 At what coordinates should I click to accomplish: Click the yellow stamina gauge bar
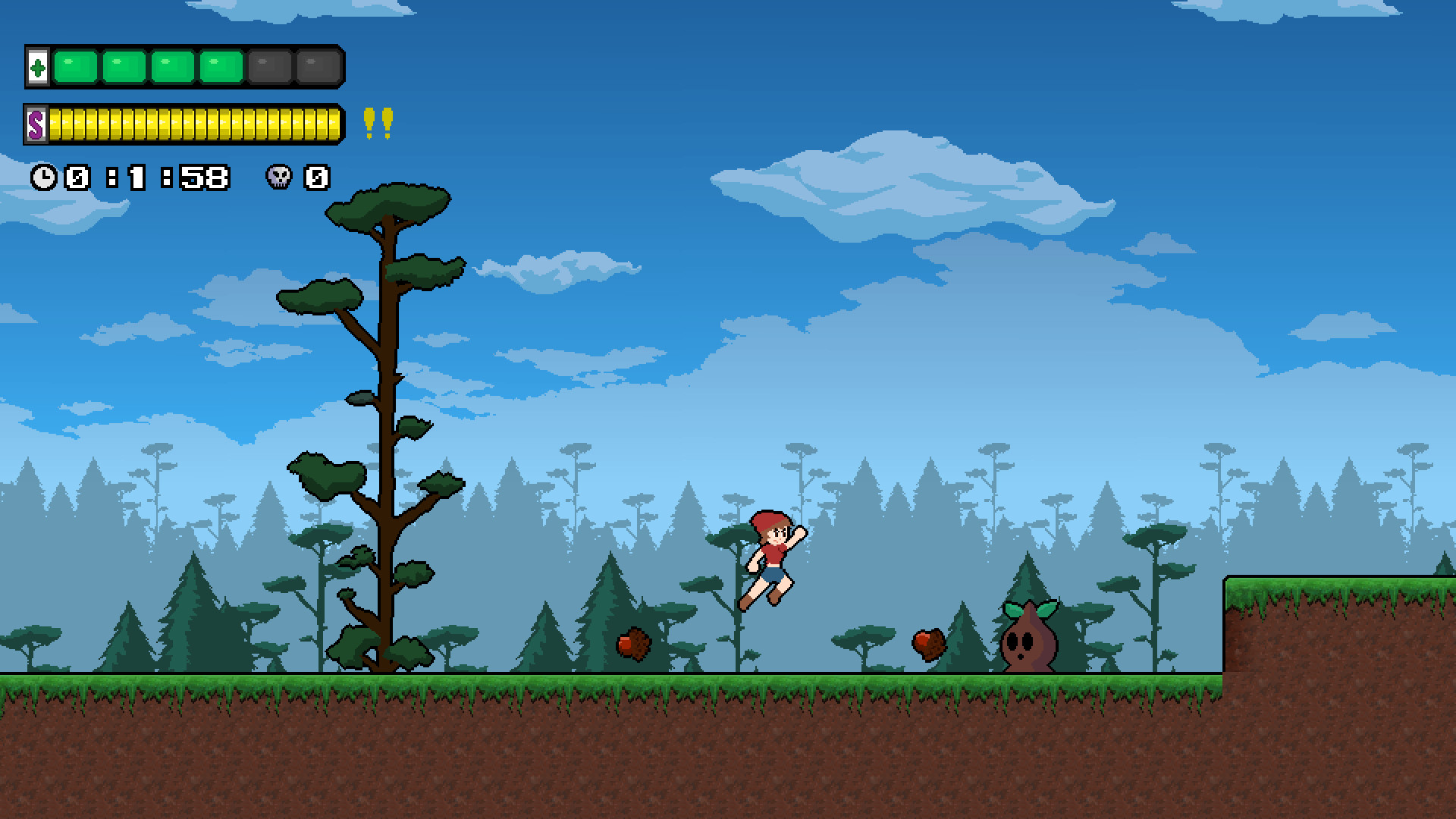193,124
